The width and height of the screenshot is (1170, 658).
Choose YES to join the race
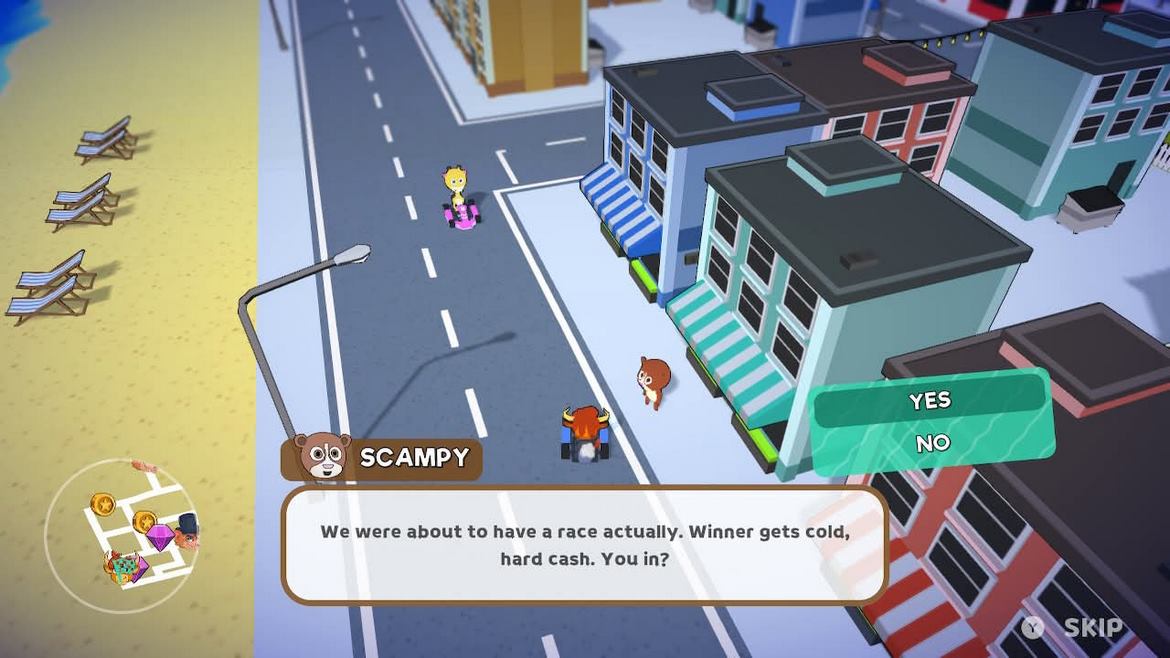pyautogui.click(x=930, y=401)
